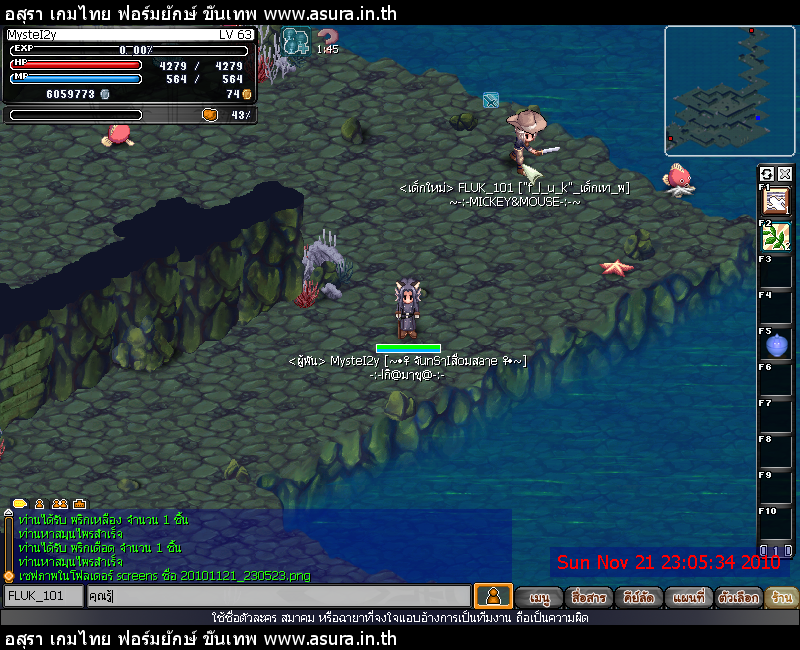
Task: Open the minimap
Action: pyautogui.click(x=729, y=91)
